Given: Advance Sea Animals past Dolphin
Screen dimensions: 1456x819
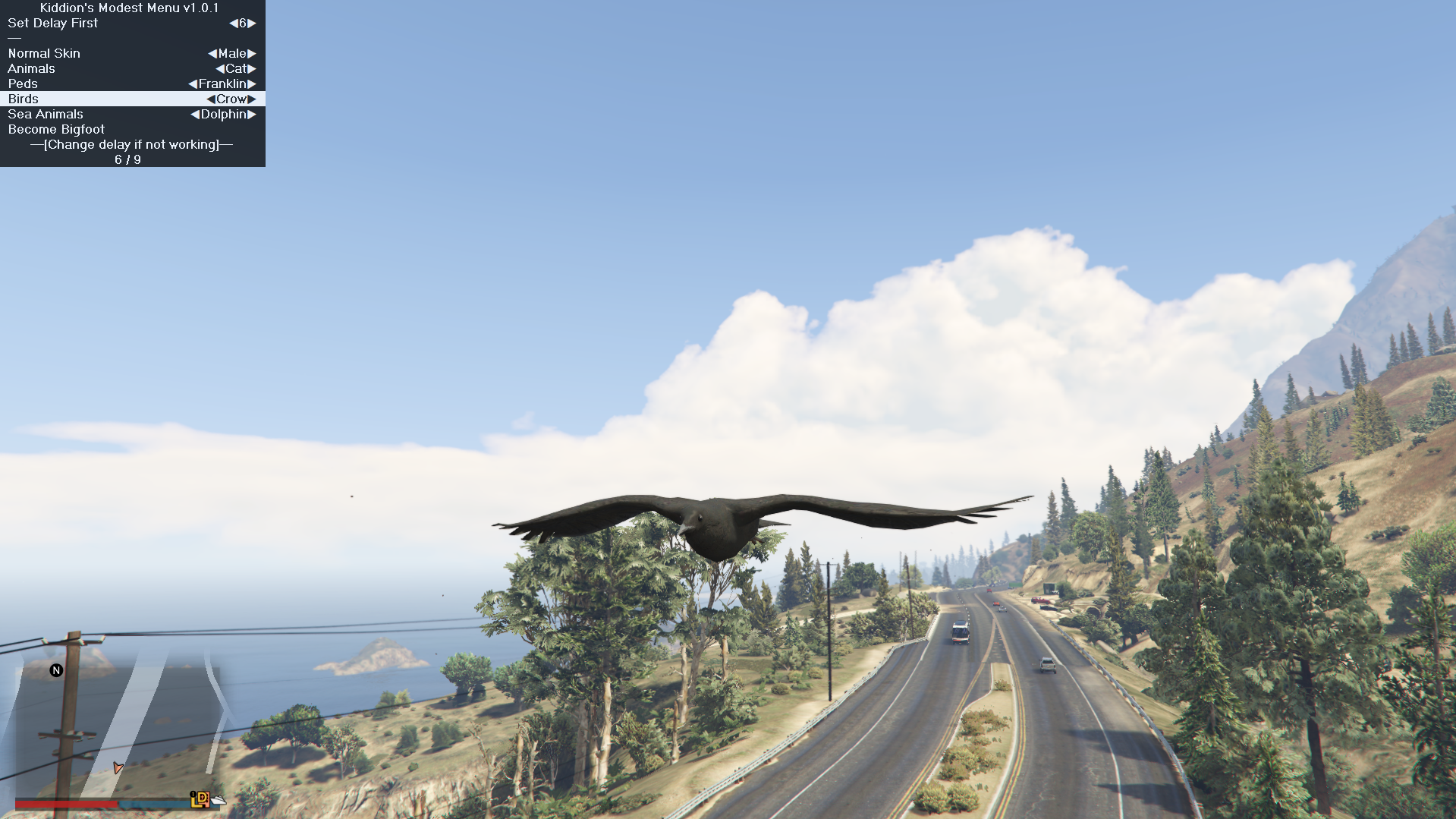Looking at the screenshot, I should click(252, 114).
